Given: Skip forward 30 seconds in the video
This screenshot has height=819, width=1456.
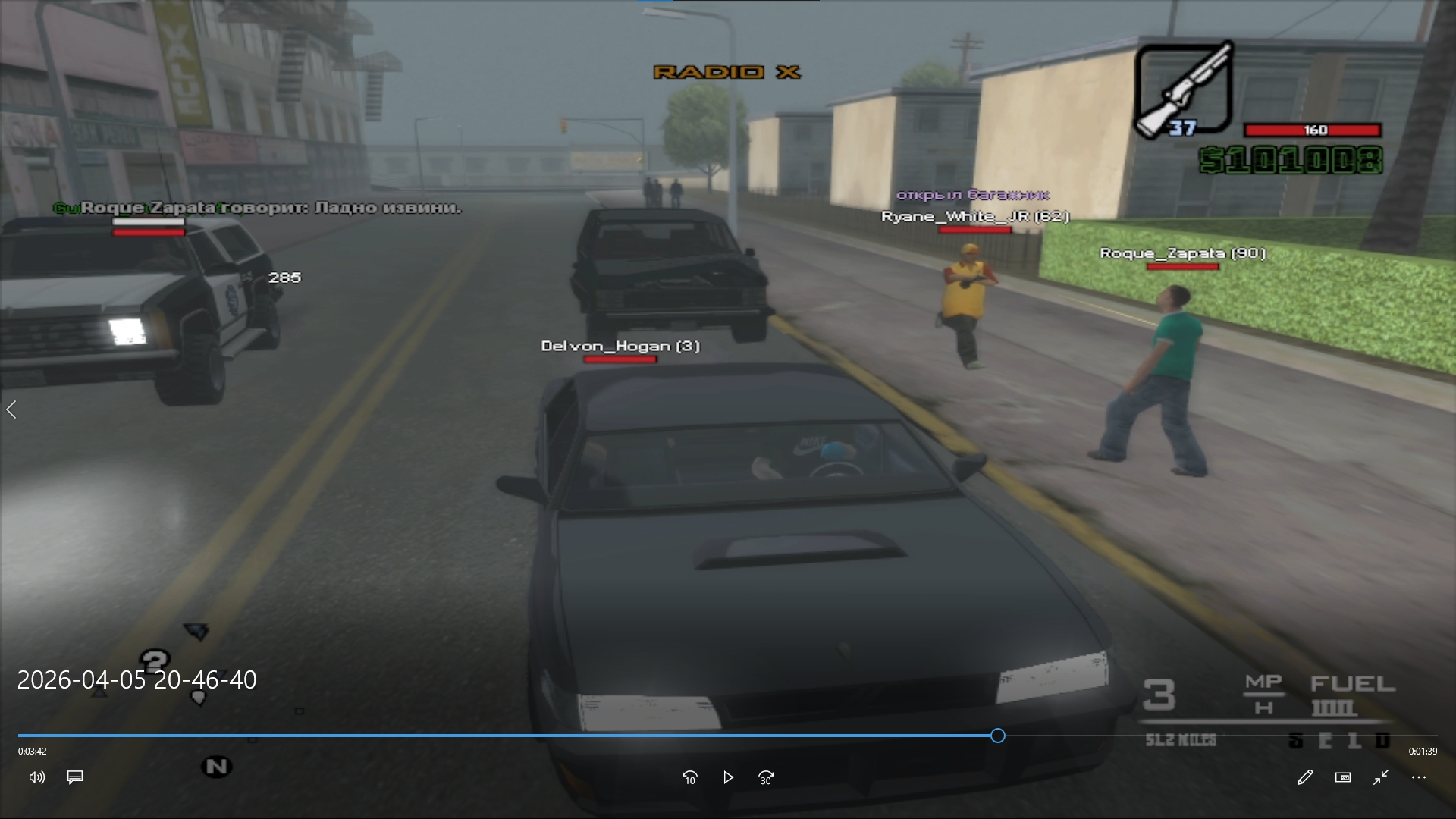Looking at the screenshot, I should coord(766,777).
